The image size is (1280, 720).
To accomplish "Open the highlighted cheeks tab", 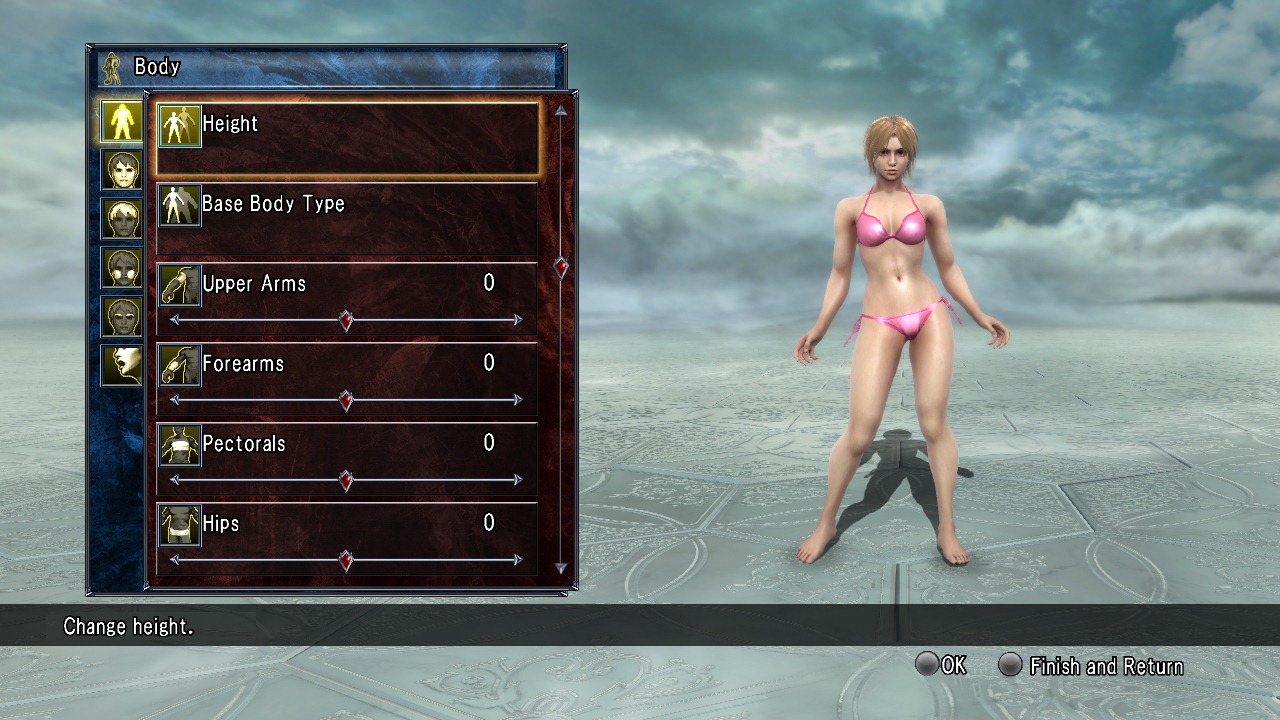I will point(121,267).
